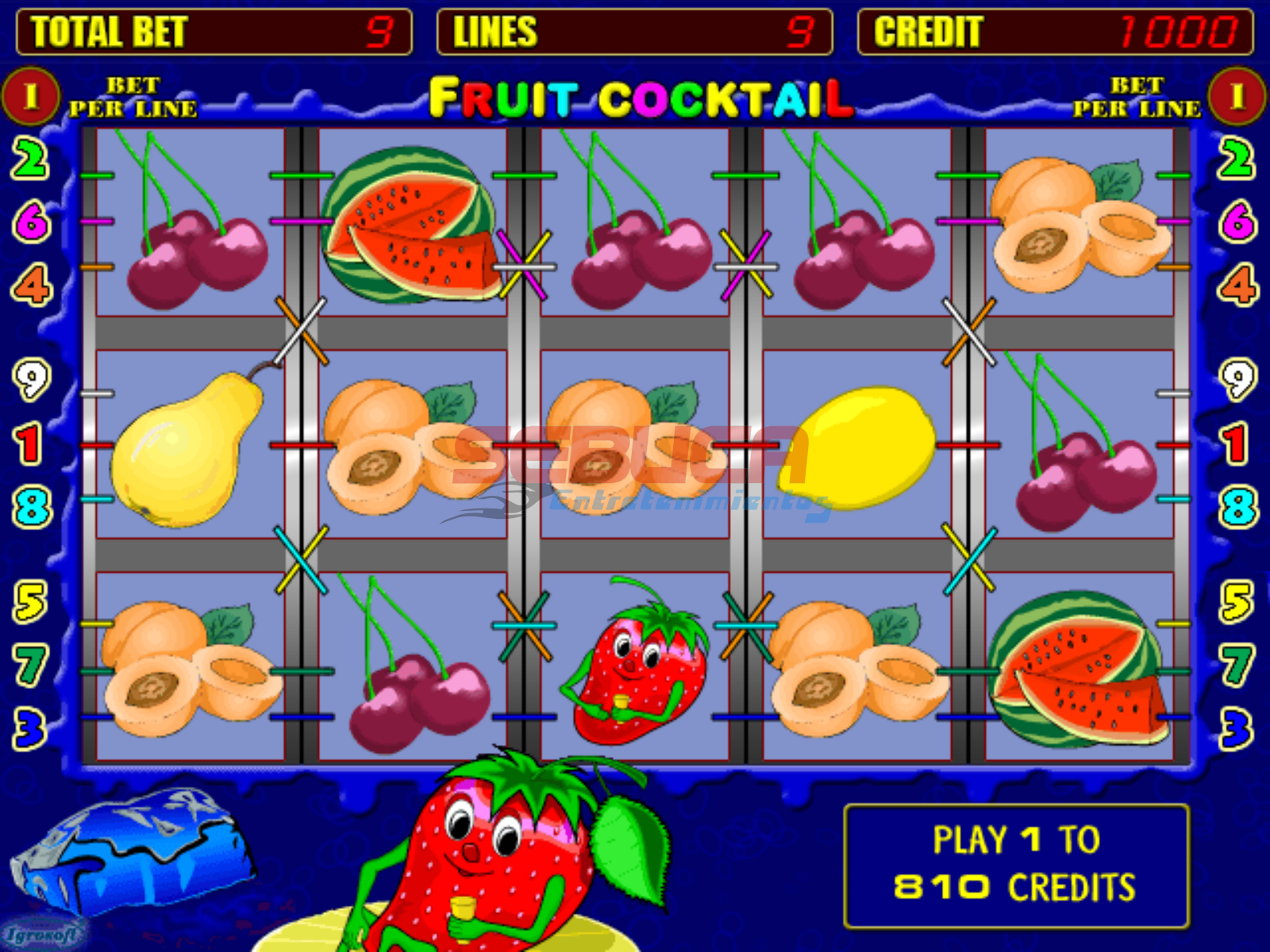Select the line 2 number on the left edge

click(x=30, y=159)
